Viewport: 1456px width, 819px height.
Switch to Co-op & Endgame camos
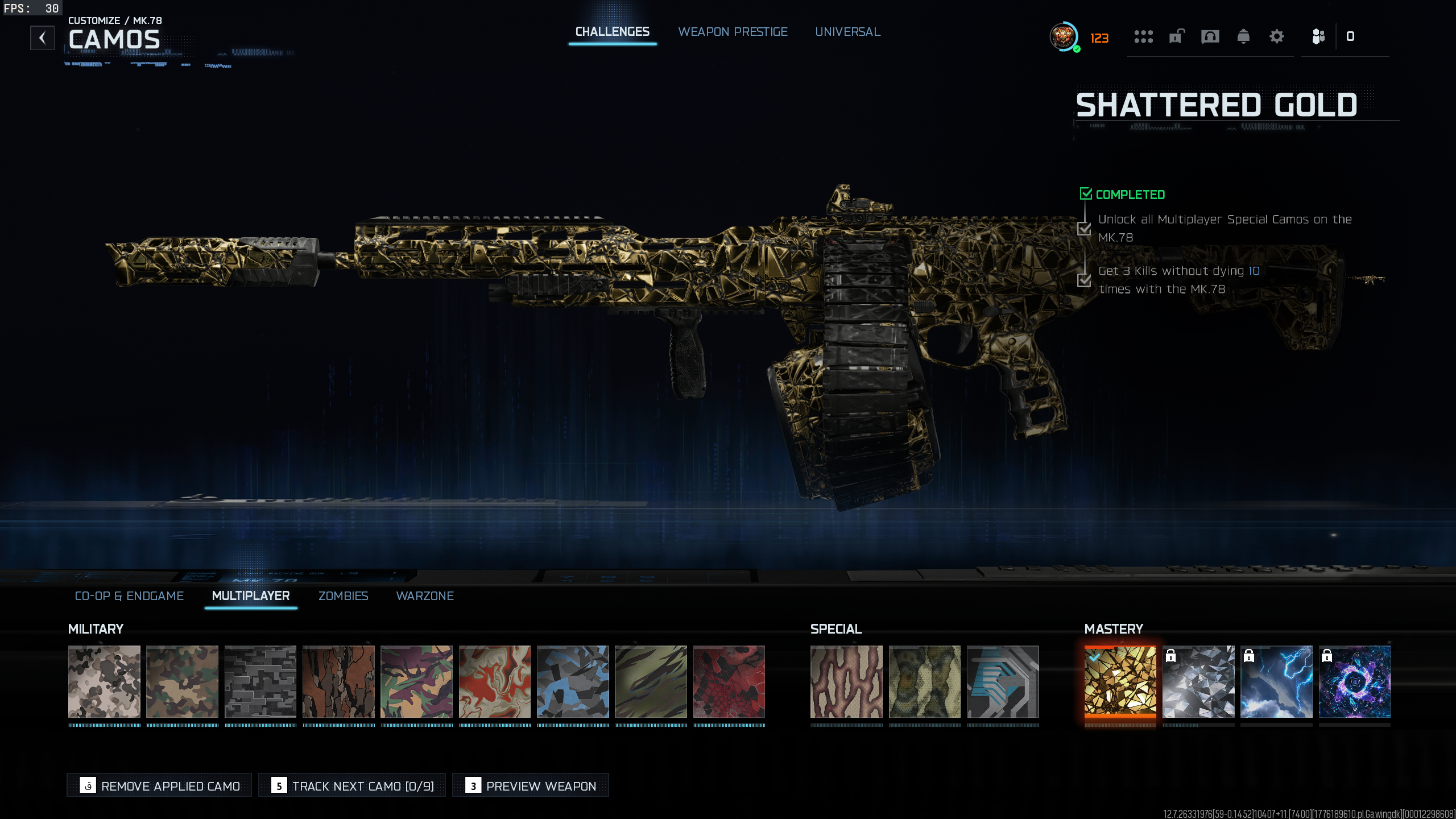pyautogui.click(x=129, y=595)
